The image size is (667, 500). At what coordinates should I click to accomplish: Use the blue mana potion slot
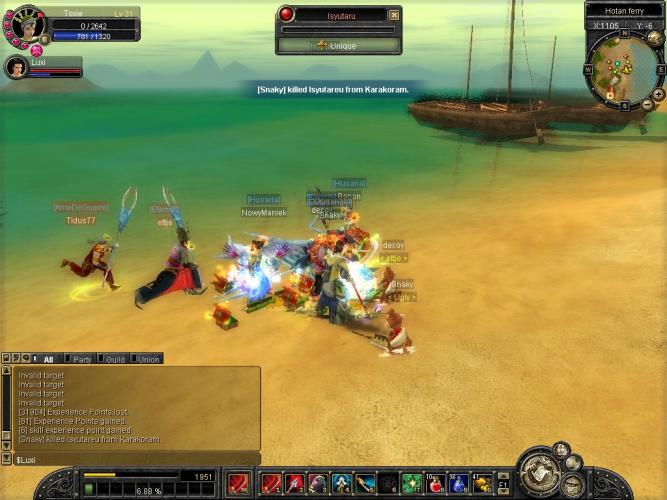459,484
